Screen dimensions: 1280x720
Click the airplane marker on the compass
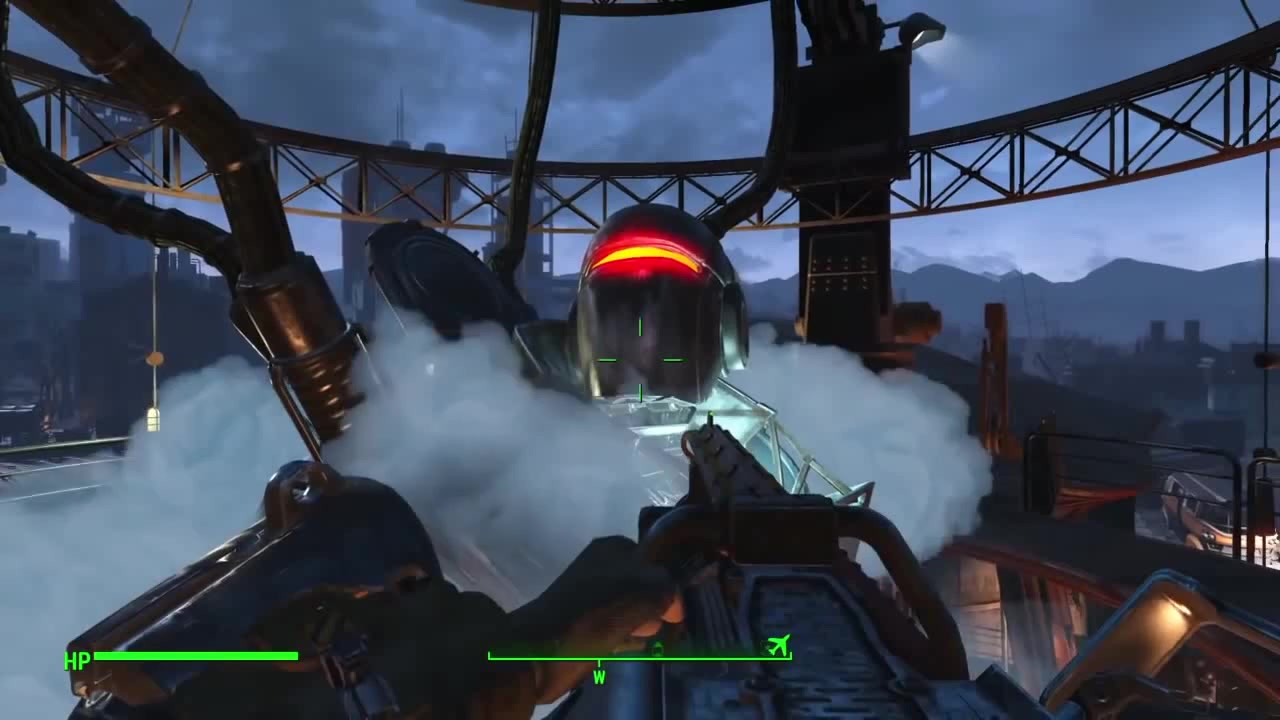pos(777,645)
